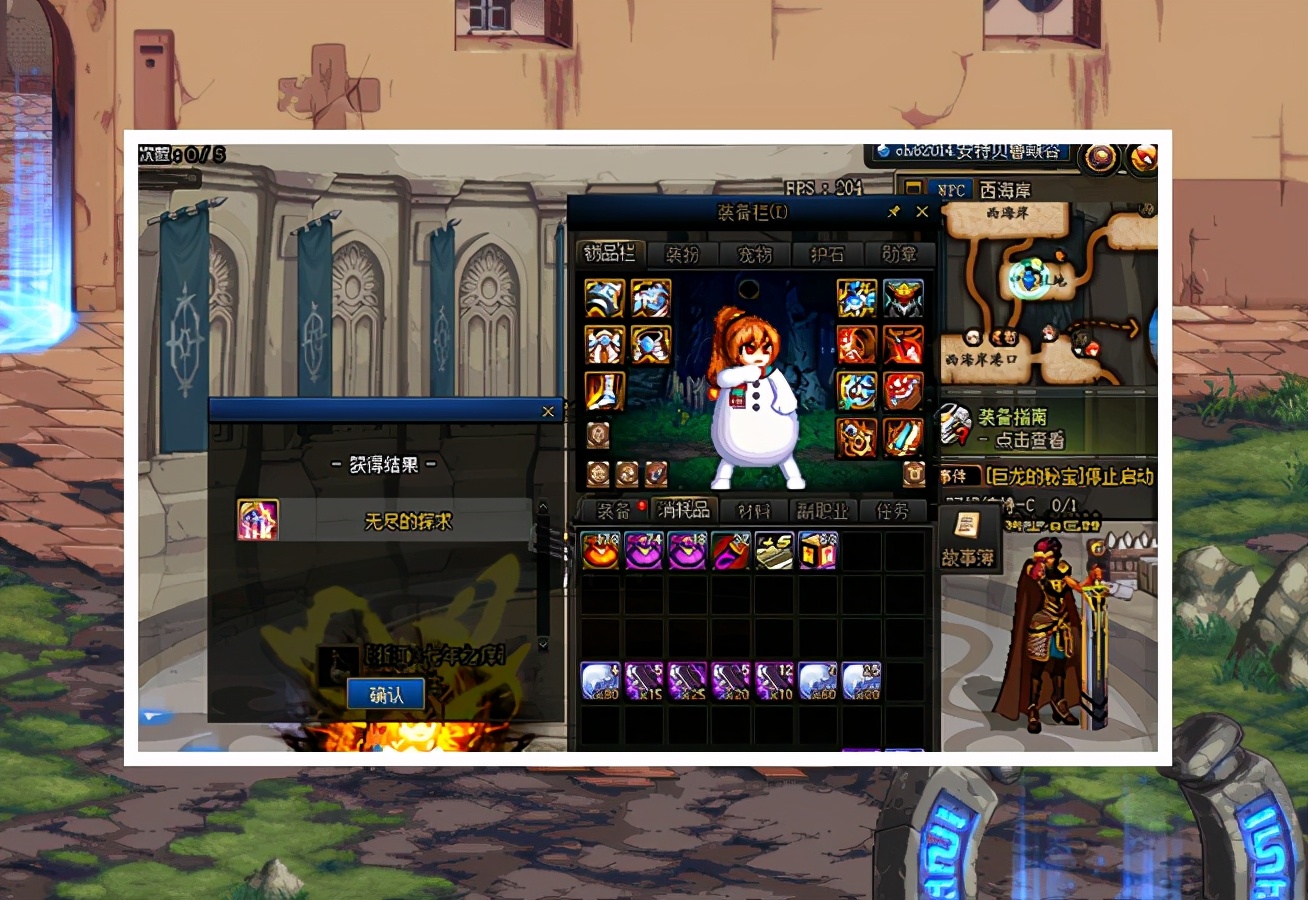Click the +5 ticket stack item
1308x900 pixels.
click(774, 551)
